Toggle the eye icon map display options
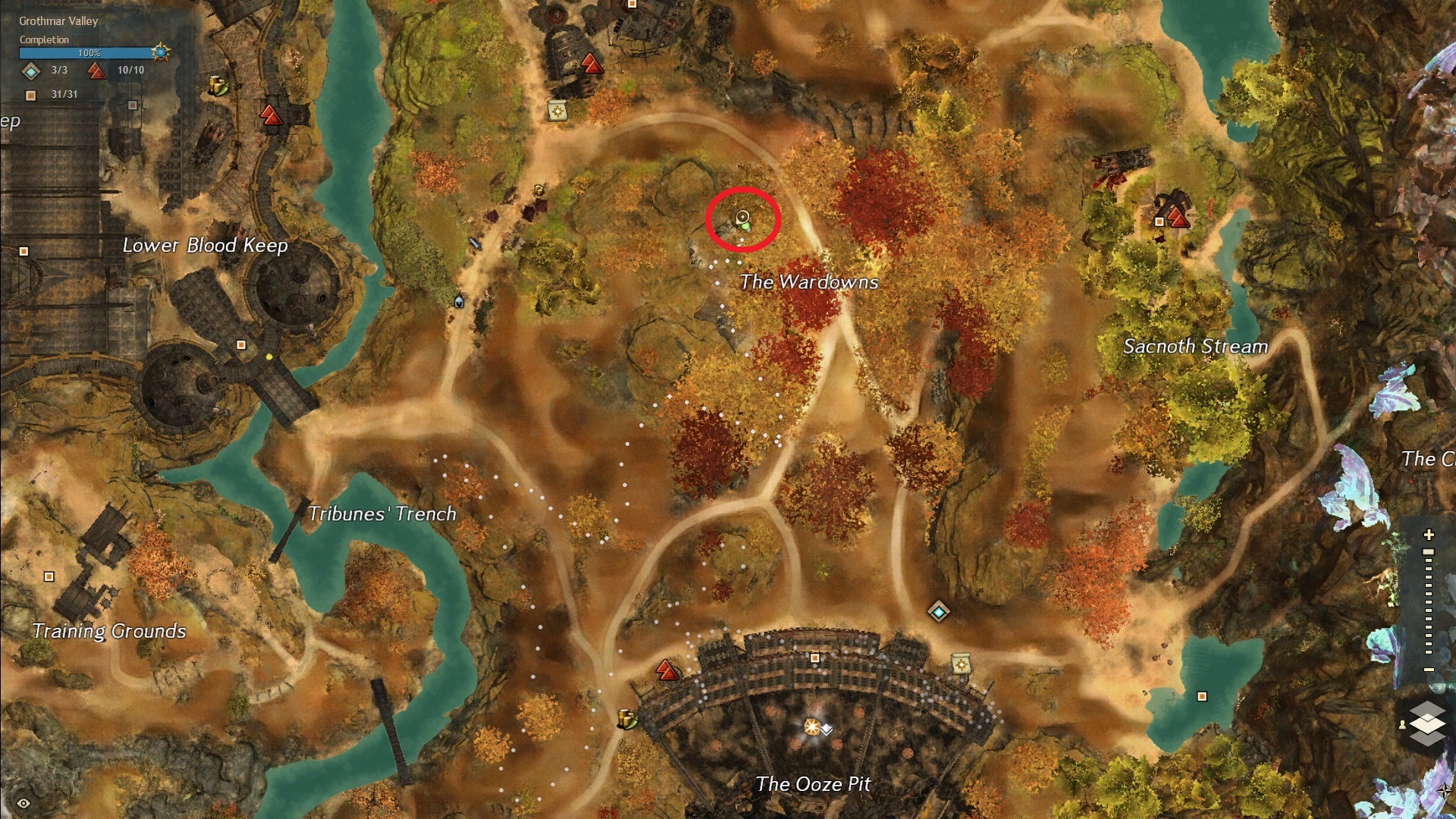 [x=24, y=803]
